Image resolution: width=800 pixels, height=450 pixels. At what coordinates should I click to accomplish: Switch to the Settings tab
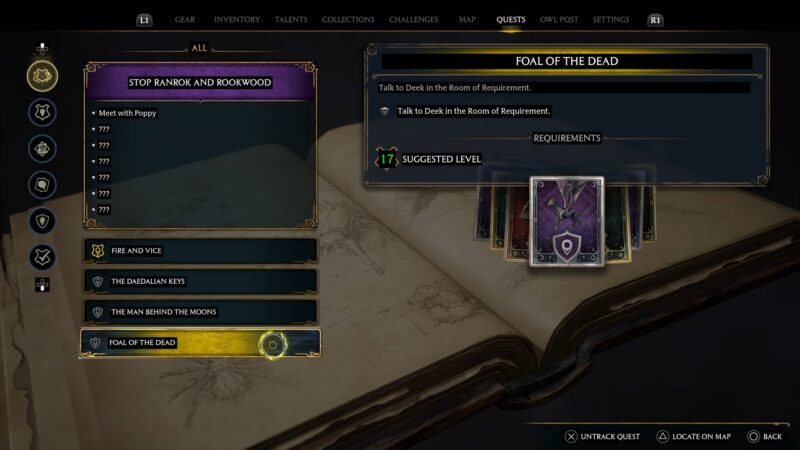pos(611,19)
